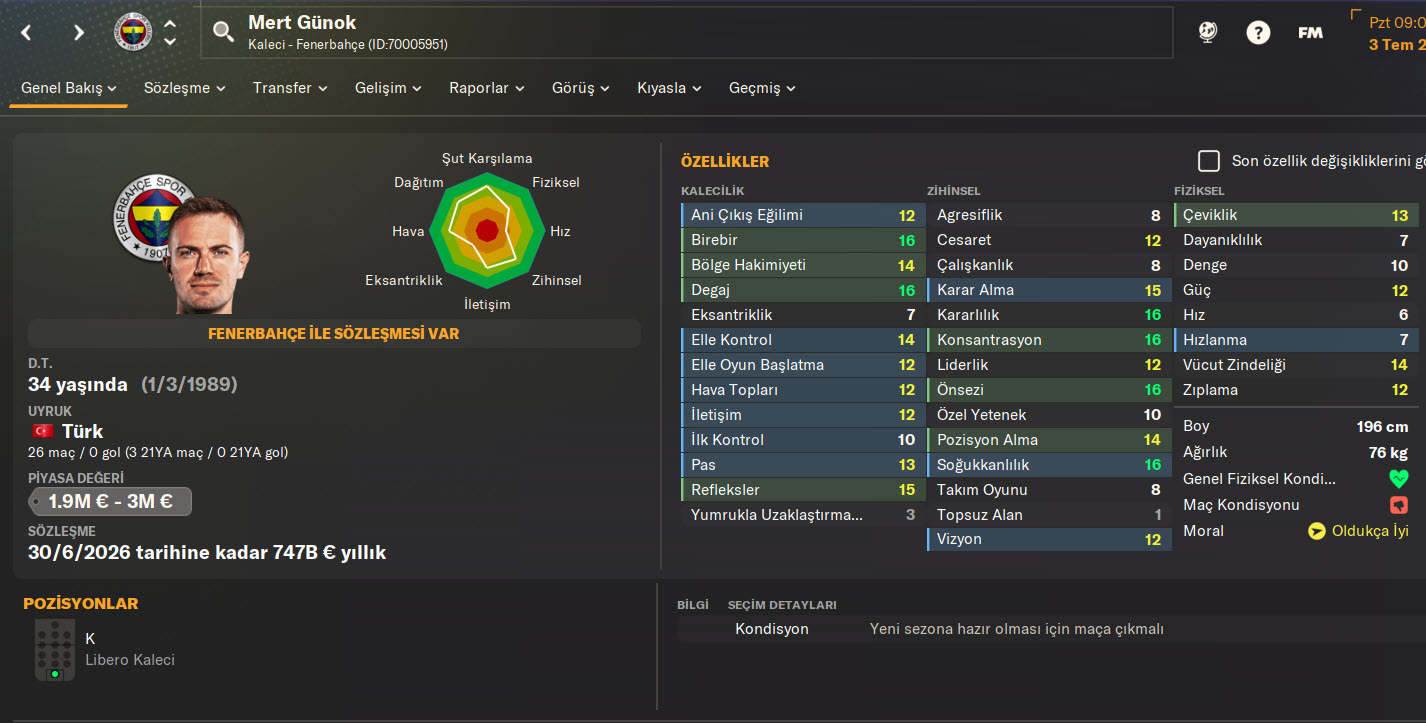Click the Konsantrasyon attribute row
Screen dimensions: 1426x723
(1048, 340)
